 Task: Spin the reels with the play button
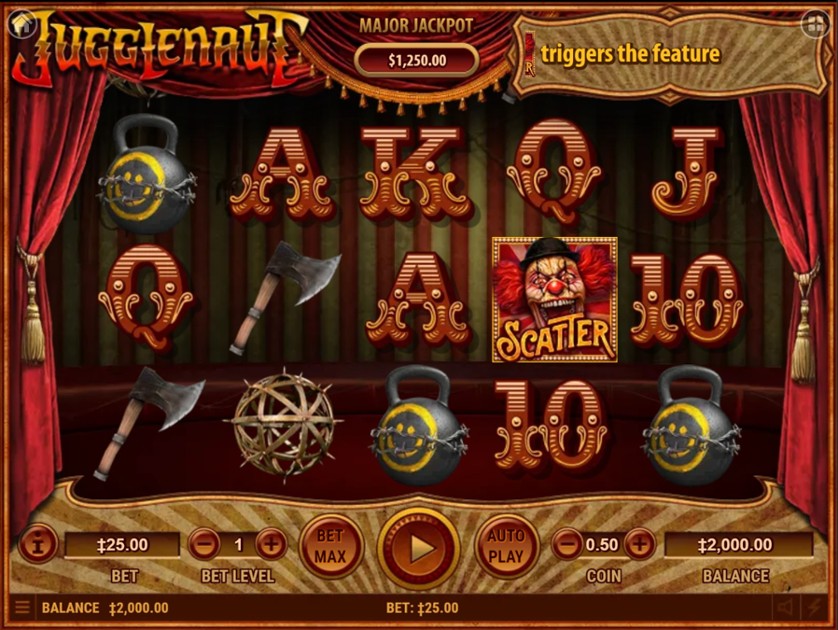click(x=420, y=548)
